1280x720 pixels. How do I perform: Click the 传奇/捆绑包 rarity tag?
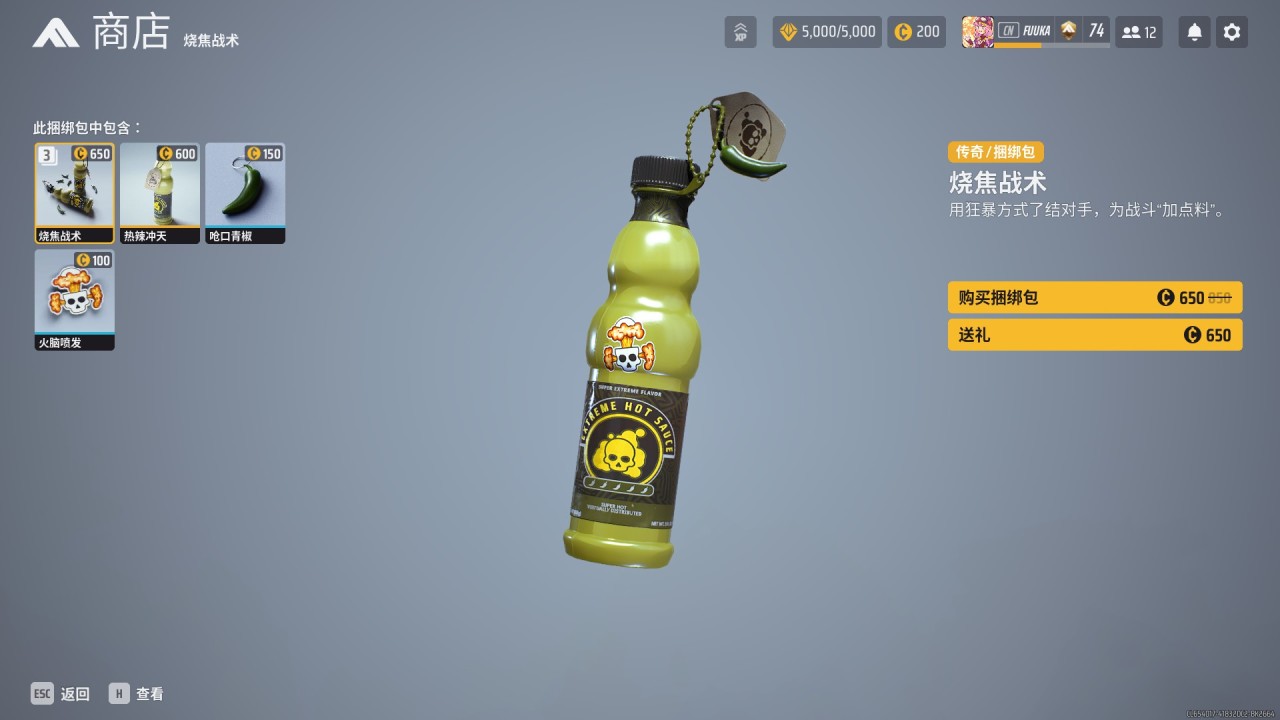tap(995, 152)
